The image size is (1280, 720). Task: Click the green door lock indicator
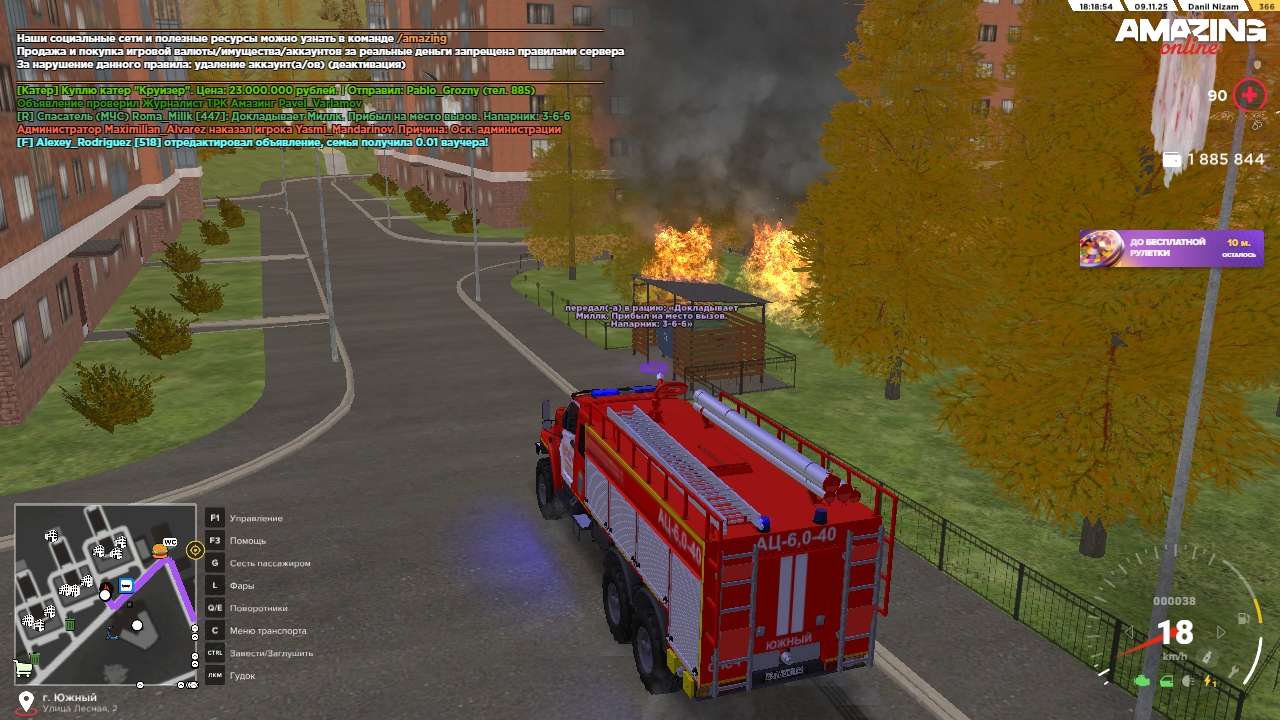[1166, 682]
